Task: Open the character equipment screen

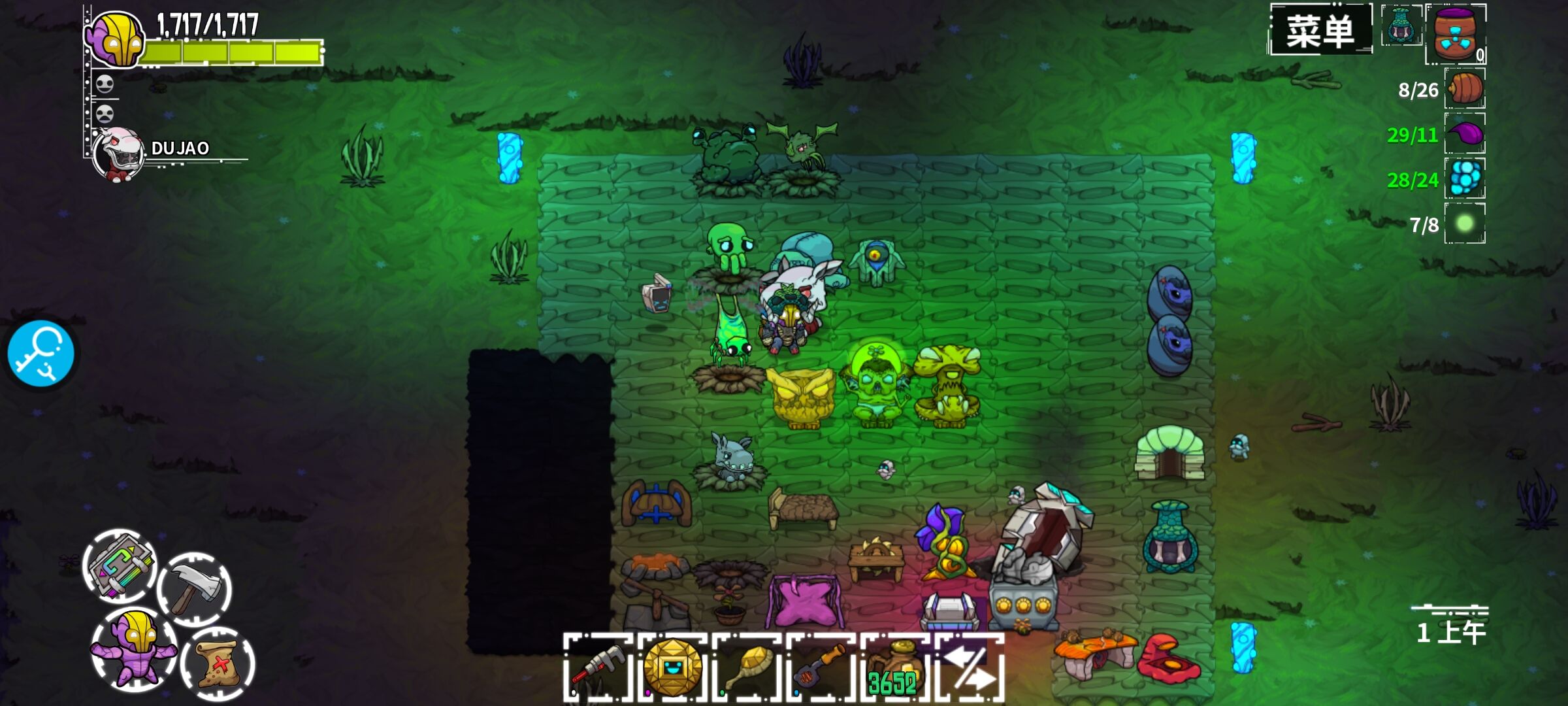Action: click(x=134, y=647)
